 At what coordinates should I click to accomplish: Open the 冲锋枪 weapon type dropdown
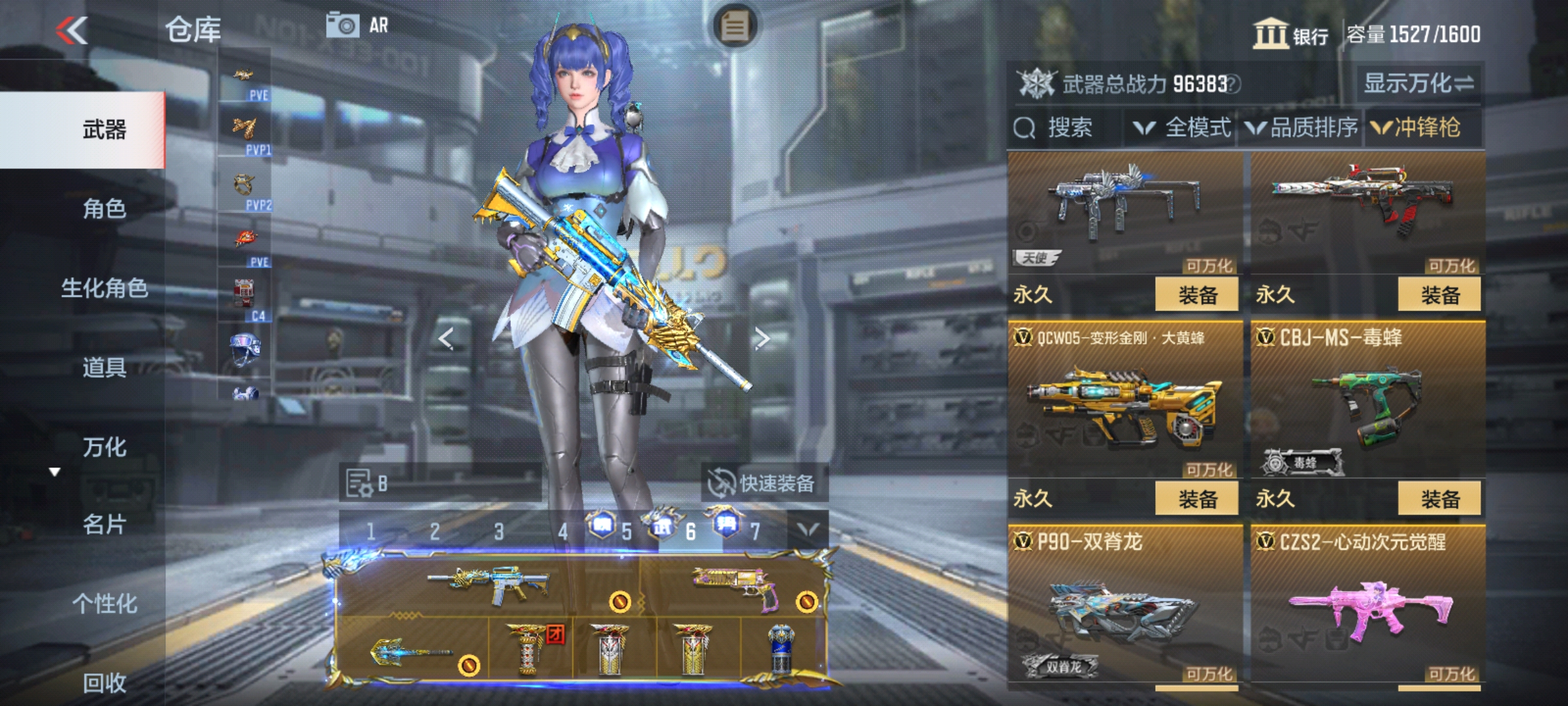1416,127
